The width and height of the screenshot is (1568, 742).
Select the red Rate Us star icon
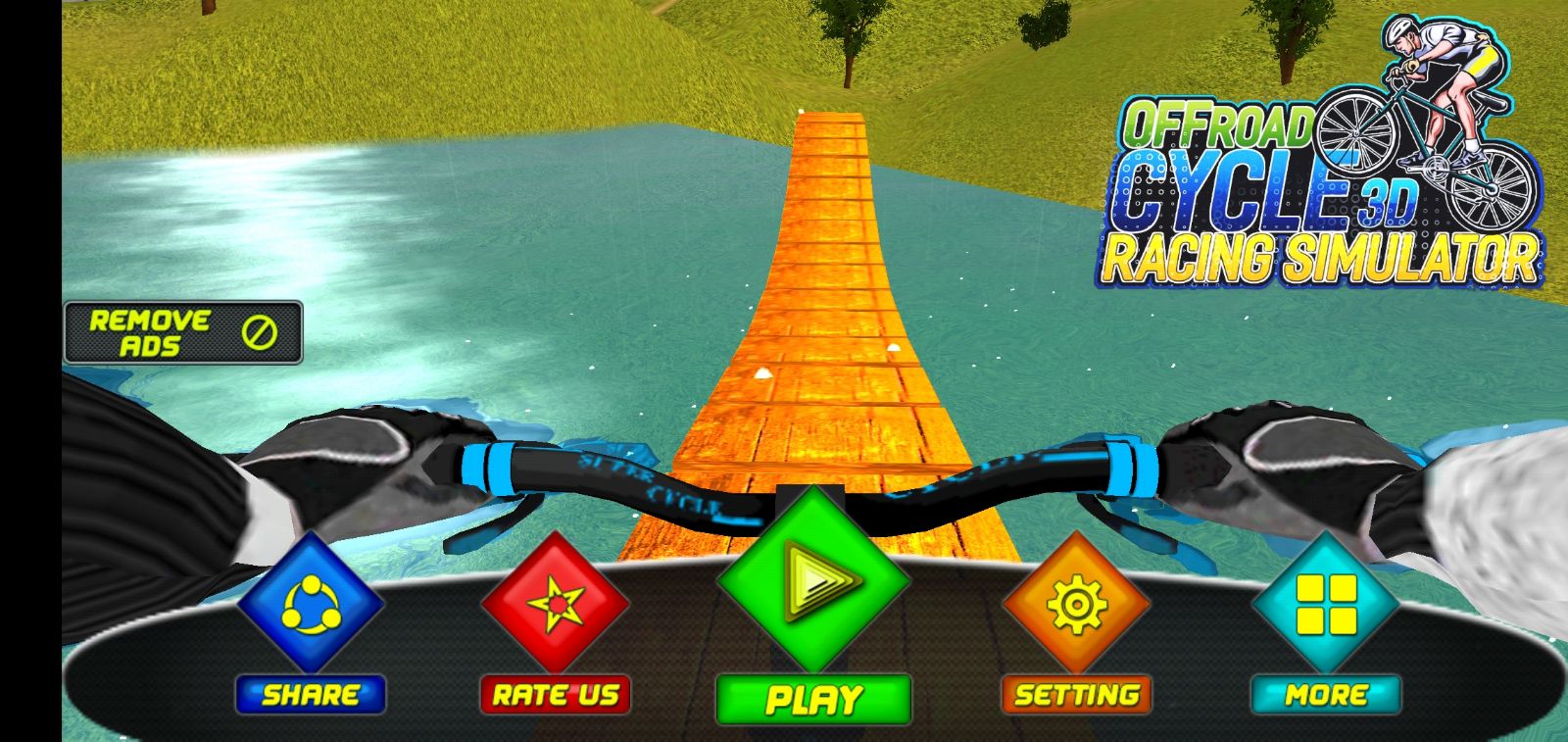point(555,602)
